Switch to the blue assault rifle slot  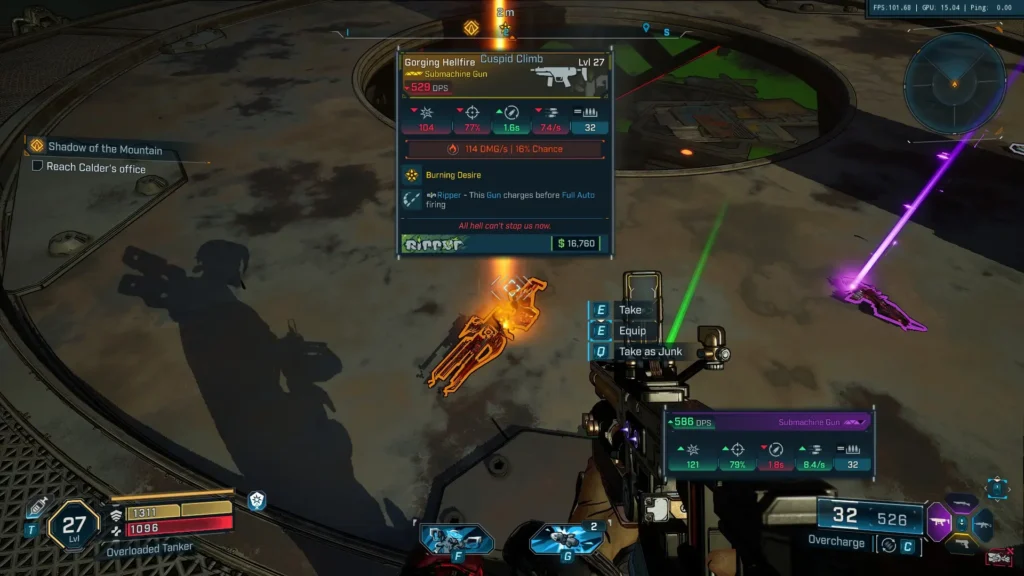[x=983, y=522]
